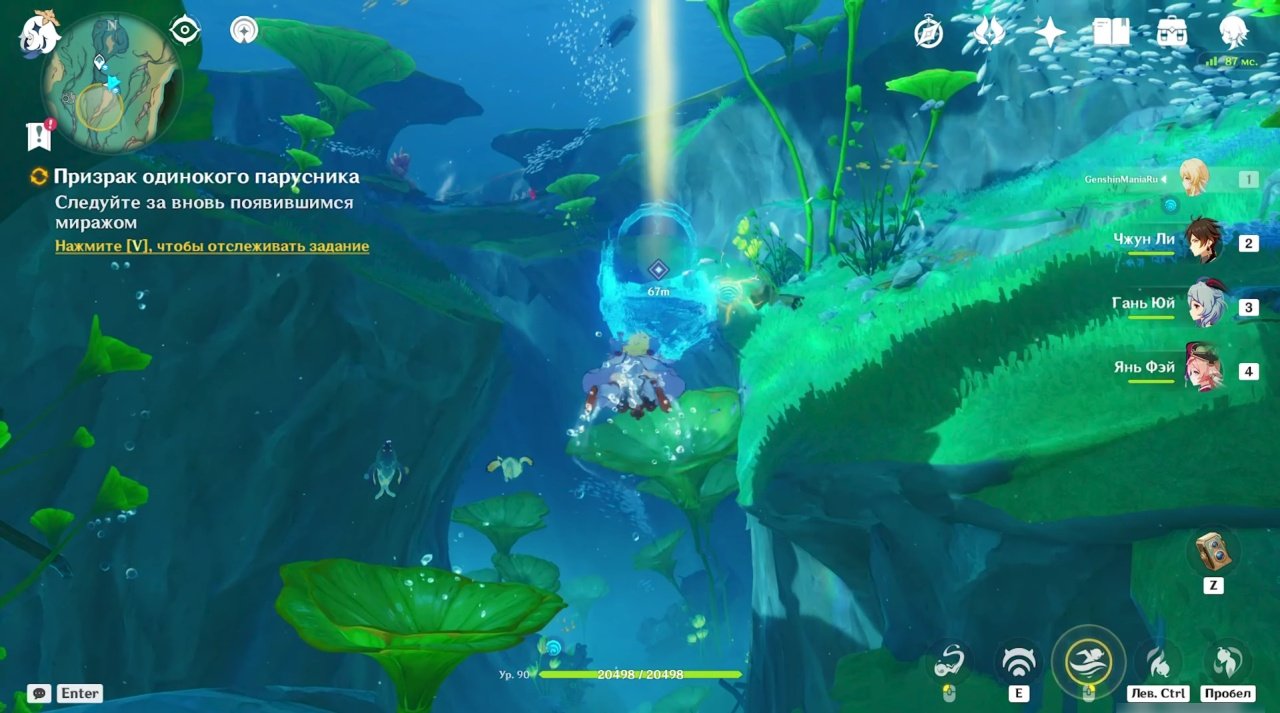This screenshot has width=1280, height=713.
Task: Open the Paimon main menu
Action: 39,32
